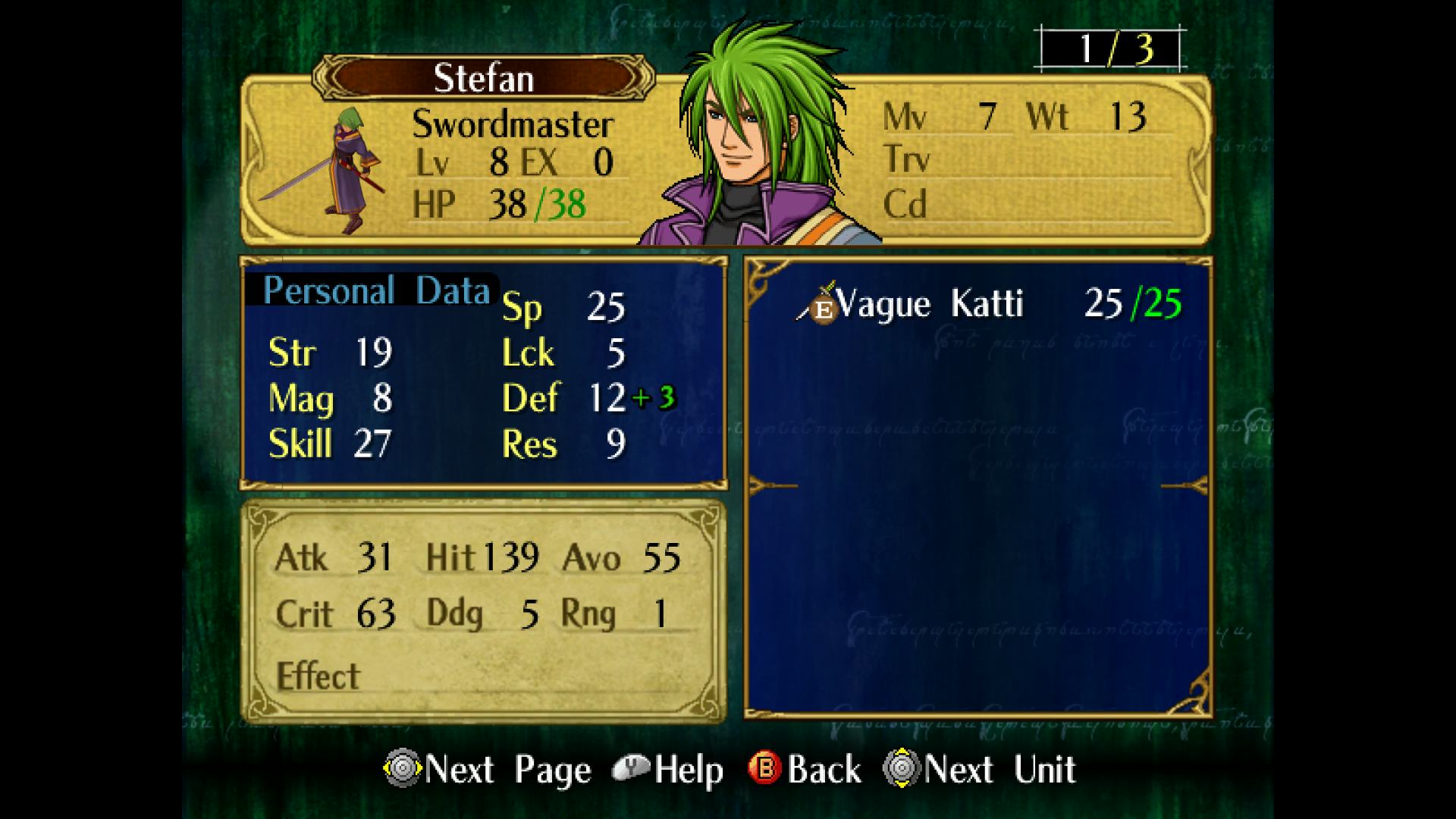Viewport: 1456px width, 819px height.
Task: Select the Vague Katti sword in inventory
Action: click(x=929, y=305)
